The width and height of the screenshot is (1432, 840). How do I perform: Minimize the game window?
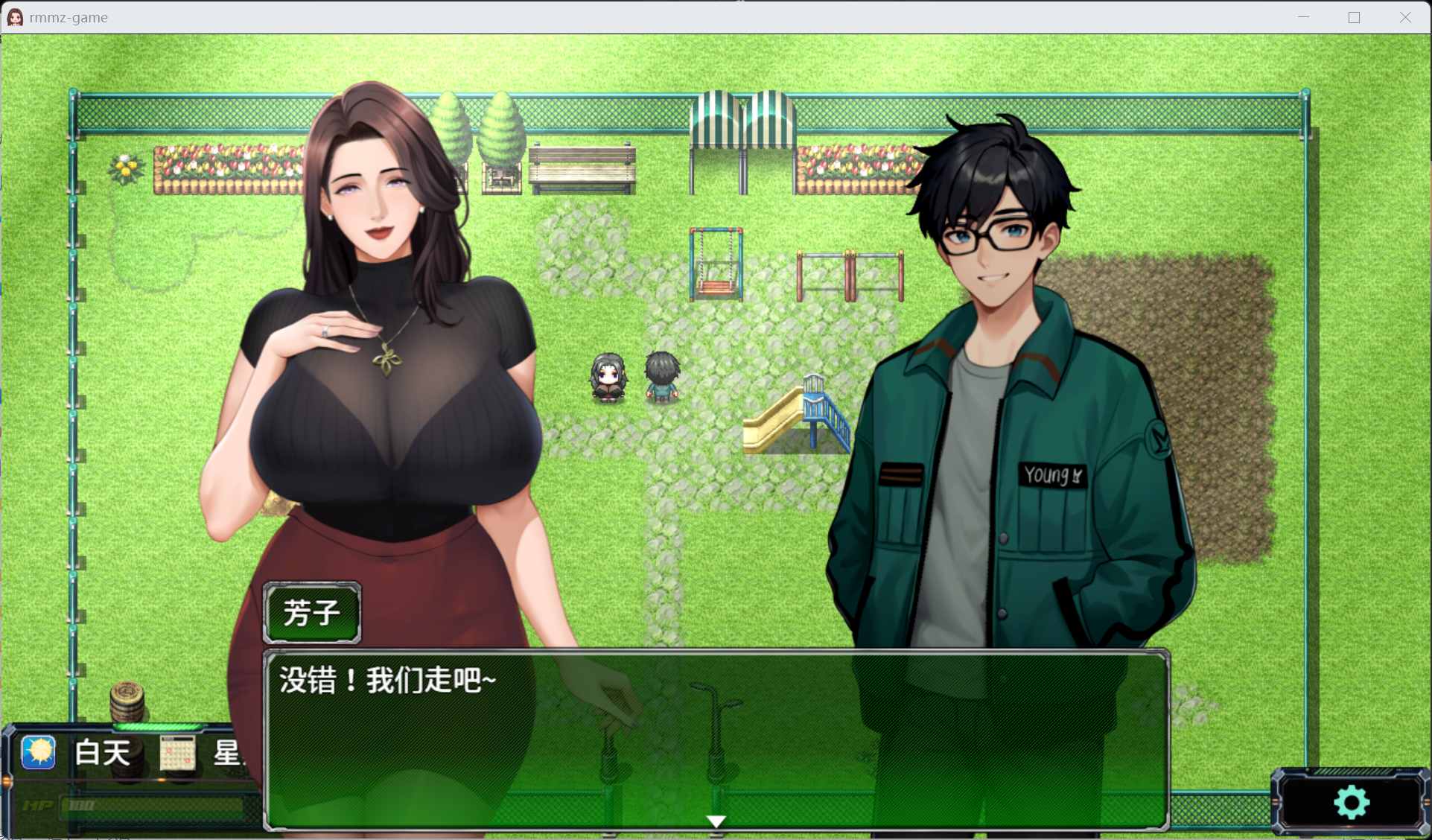1303,17
